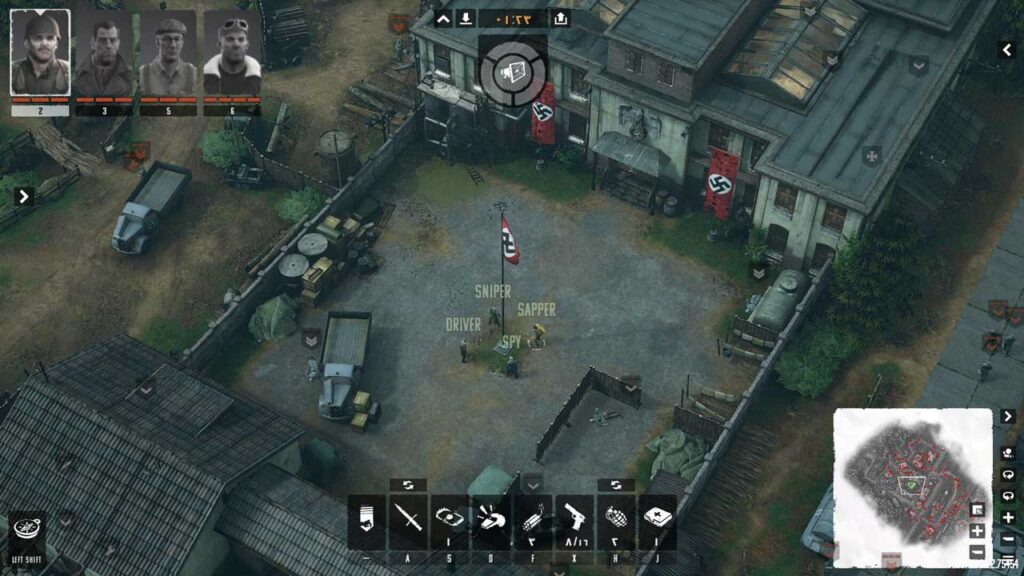Activate the combat knife ability

coord(408,520)
